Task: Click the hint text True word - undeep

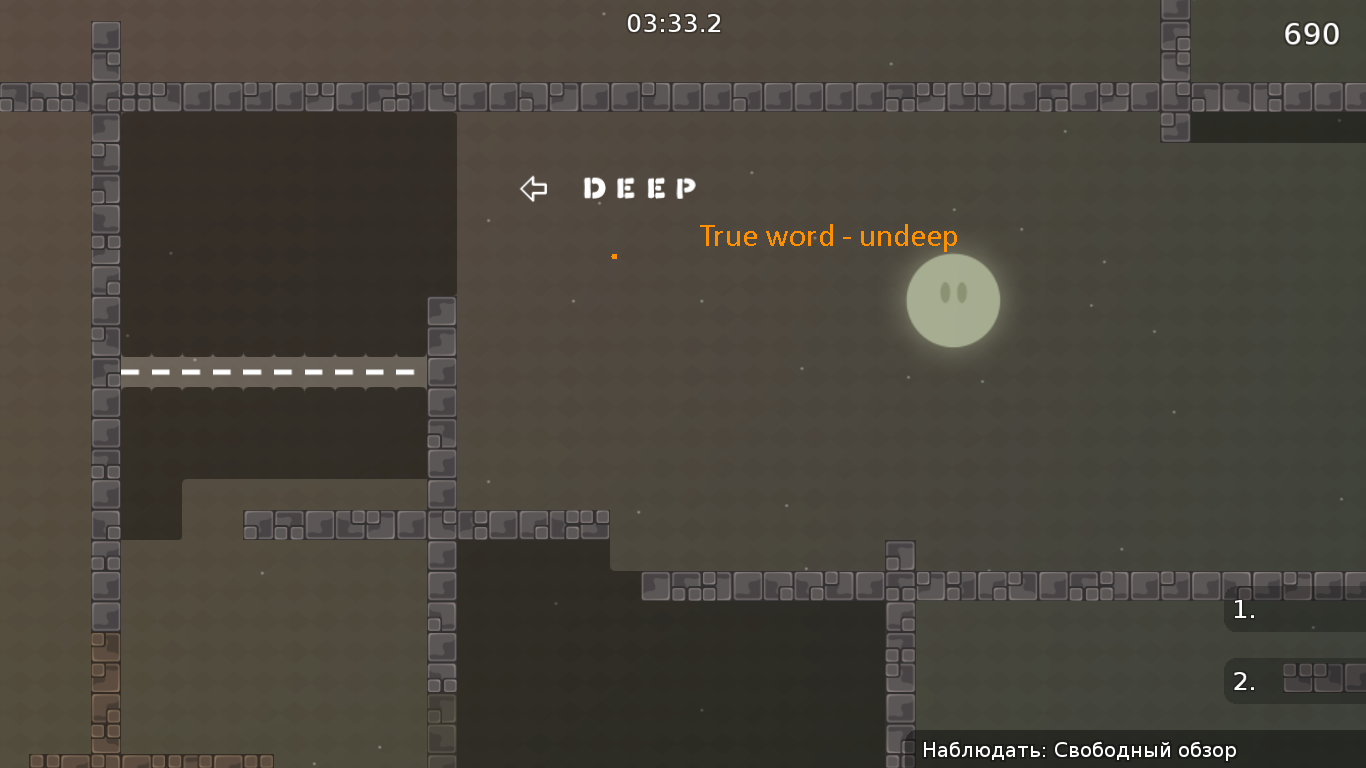Action: (x=828, y=236)
